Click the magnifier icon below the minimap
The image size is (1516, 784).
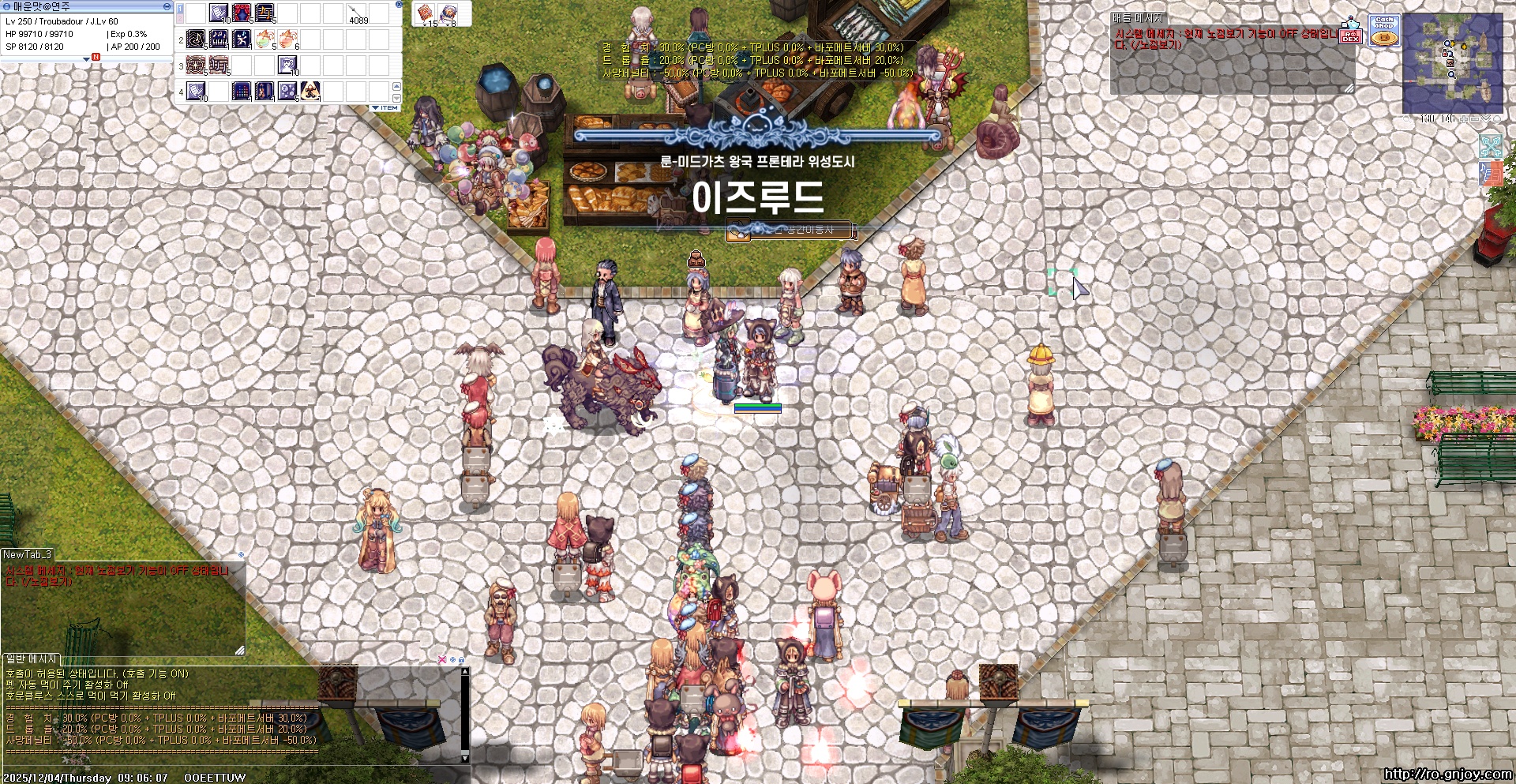click(x=1407, y=119)
